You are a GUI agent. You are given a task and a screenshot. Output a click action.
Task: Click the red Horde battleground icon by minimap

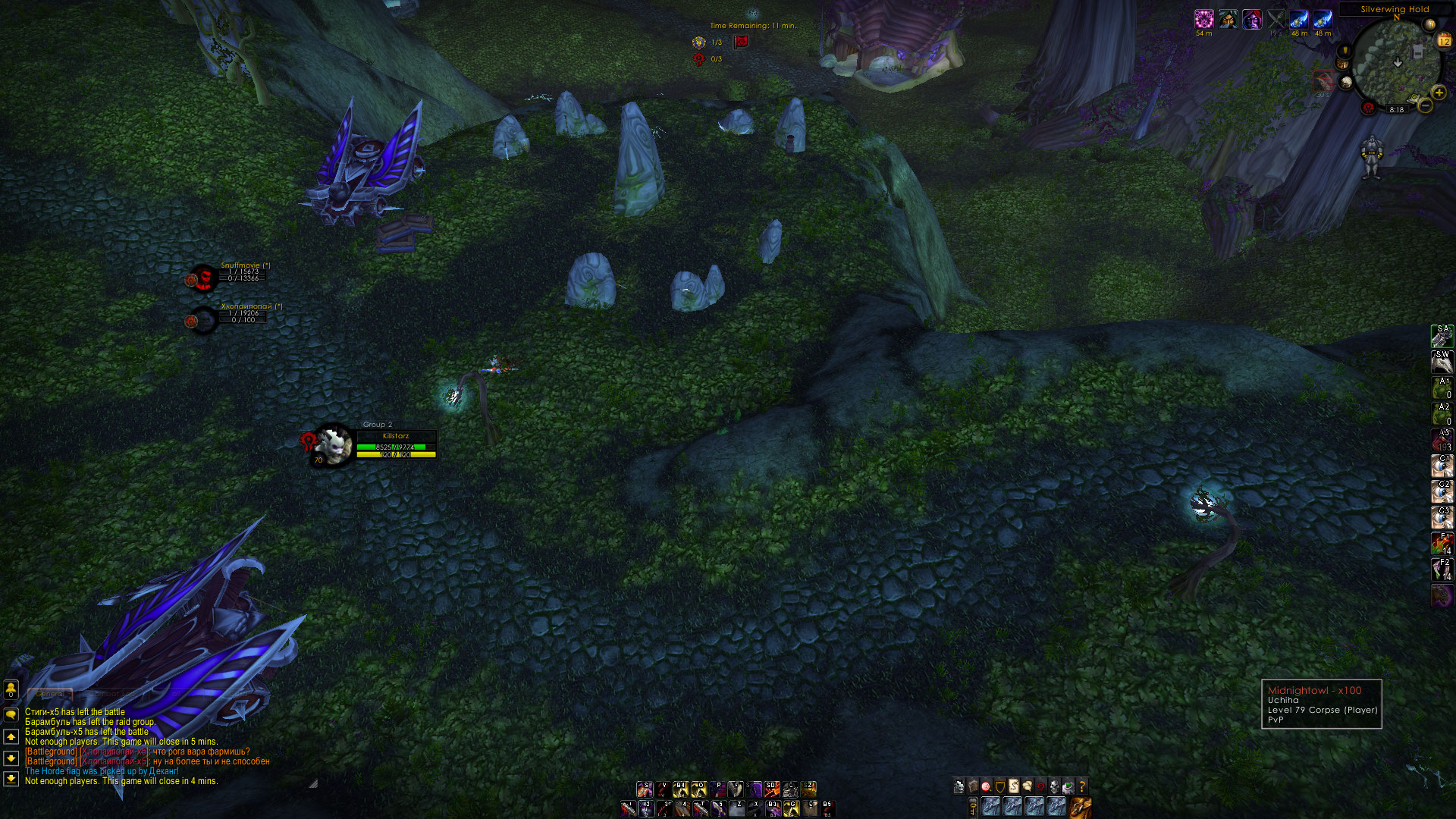click(1368, 108)
